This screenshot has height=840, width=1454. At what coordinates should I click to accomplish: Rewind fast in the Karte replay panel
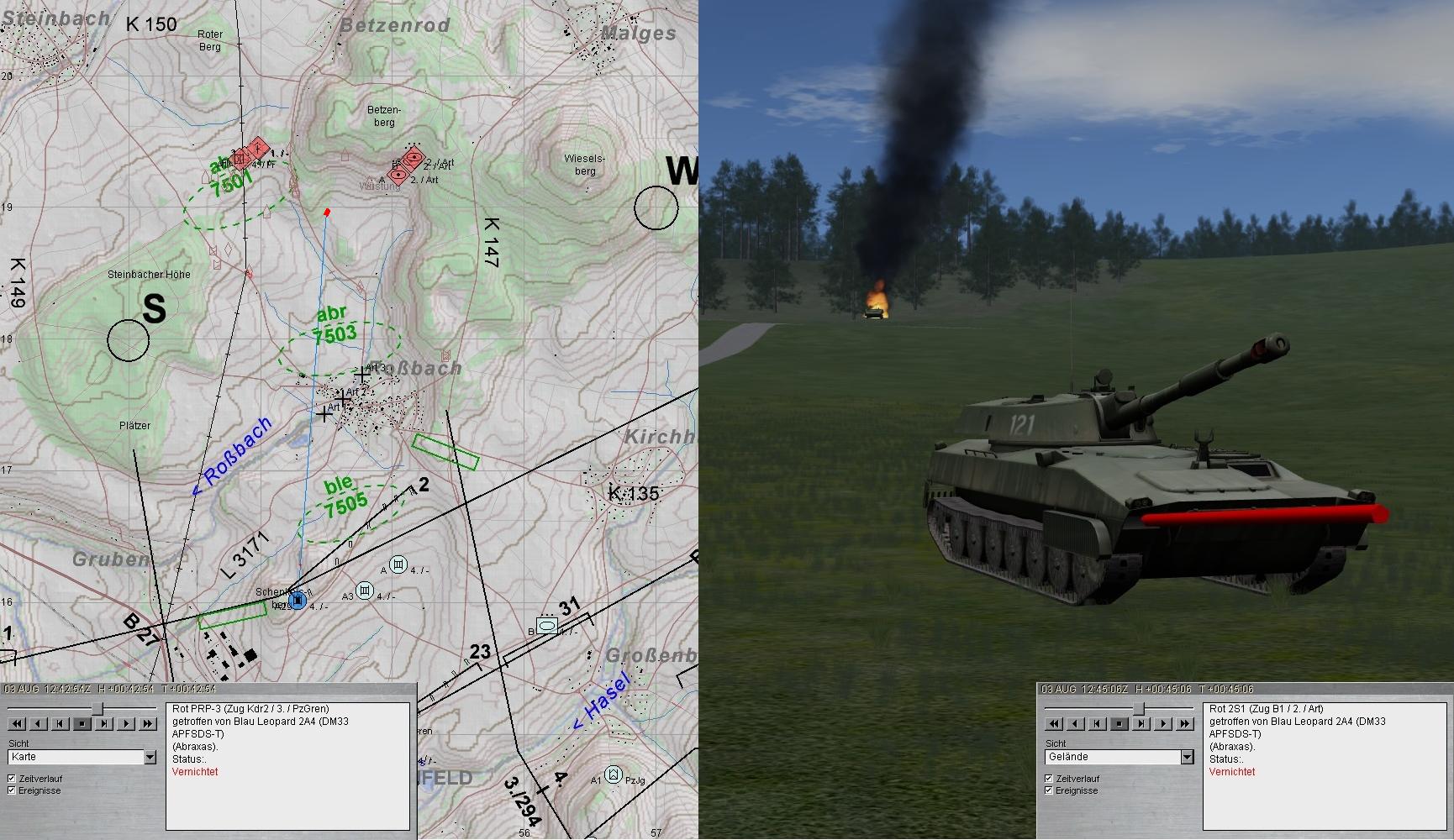pyautogui.click(x=17, y=723)
